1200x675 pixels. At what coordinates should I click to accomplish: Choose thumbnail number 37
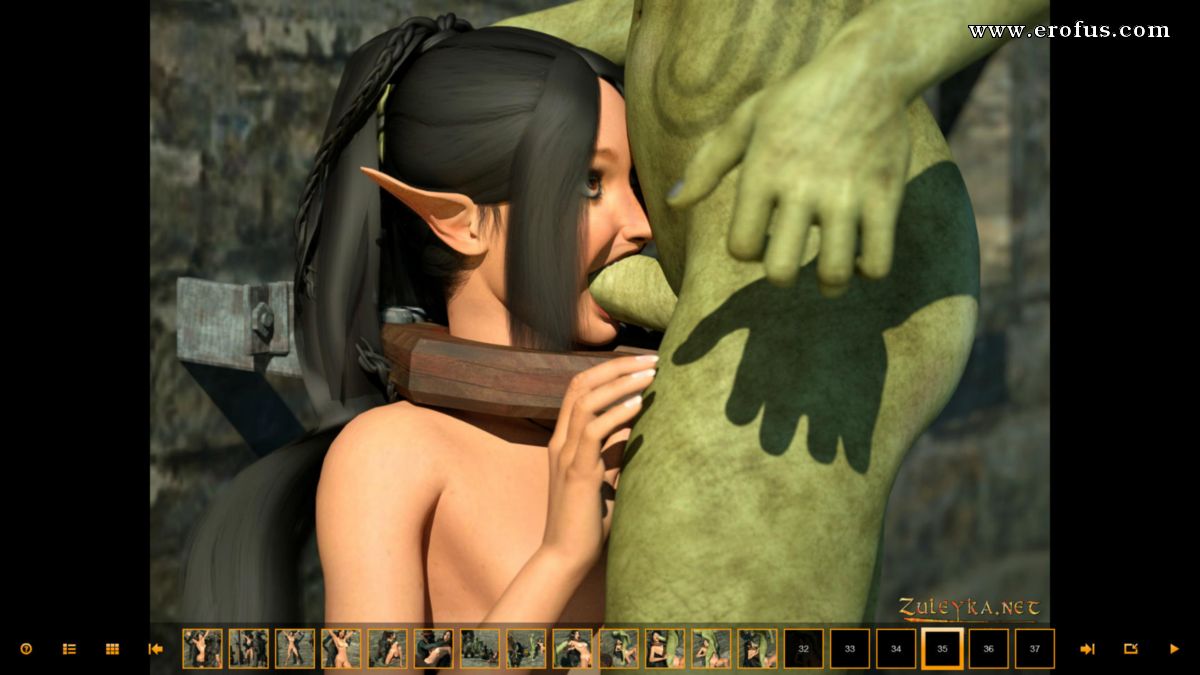1035,649
